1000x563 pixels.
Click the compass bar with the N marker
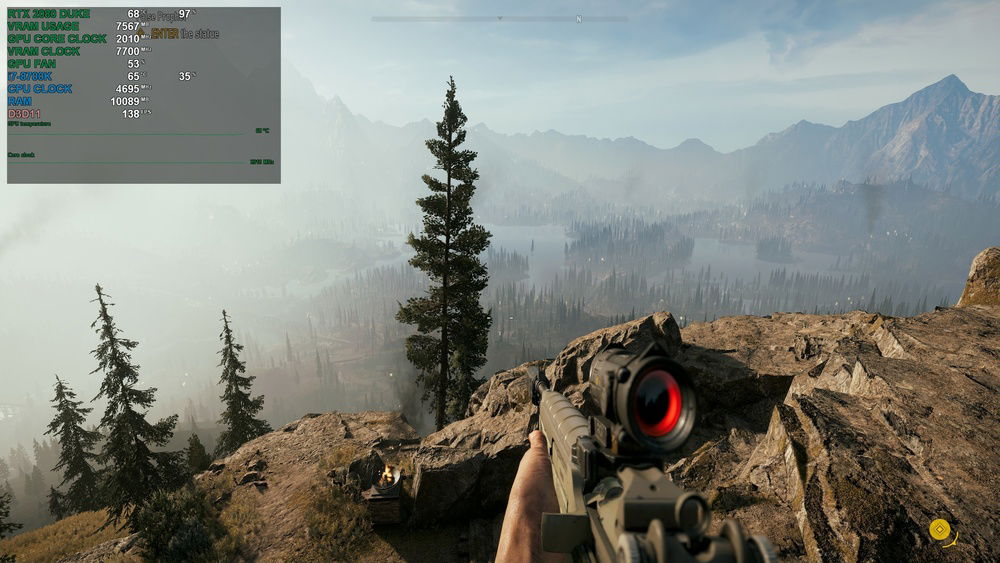coord(500,19)
